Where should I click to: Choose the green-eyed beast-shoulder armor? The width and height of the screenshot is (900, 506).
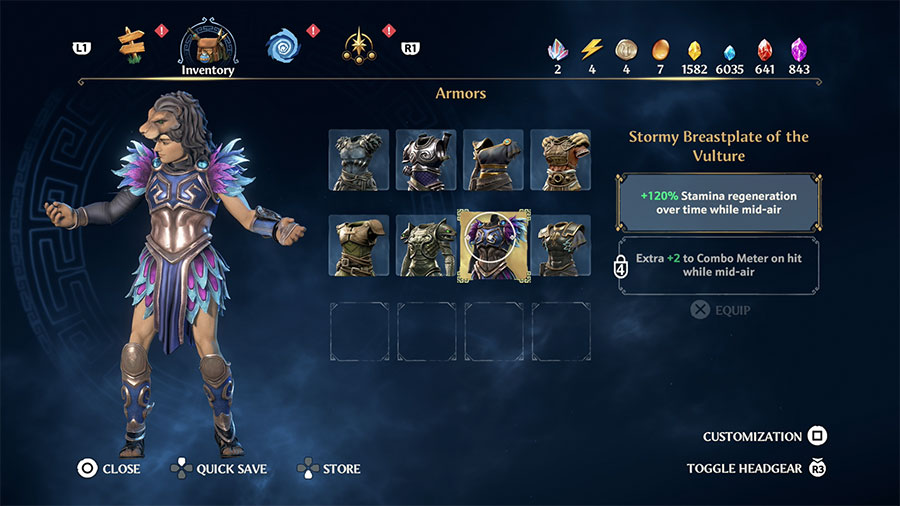tap(426, 245)
